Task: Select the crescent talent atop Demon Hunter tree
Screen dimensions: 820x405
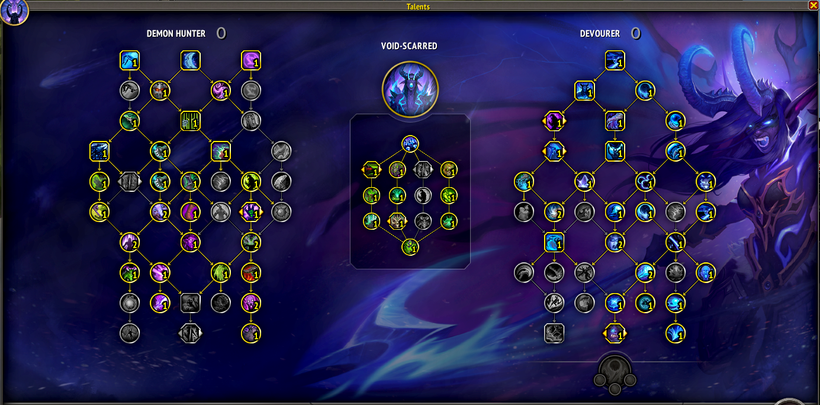Action: click(190, 61)
